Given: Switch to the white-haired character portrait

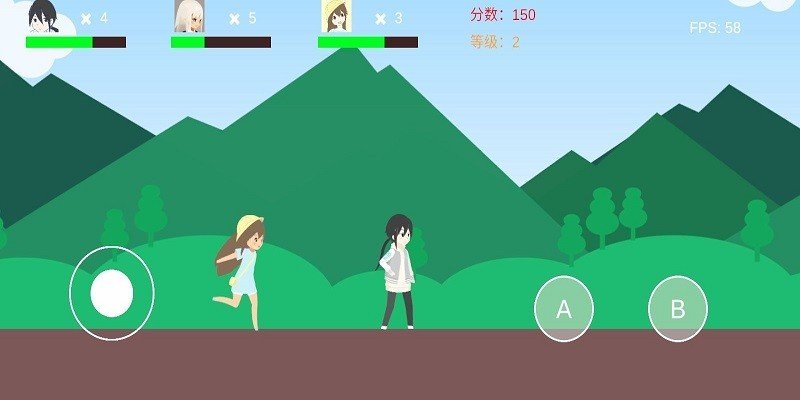Looking at the screenshot, I should click(188, 17).
